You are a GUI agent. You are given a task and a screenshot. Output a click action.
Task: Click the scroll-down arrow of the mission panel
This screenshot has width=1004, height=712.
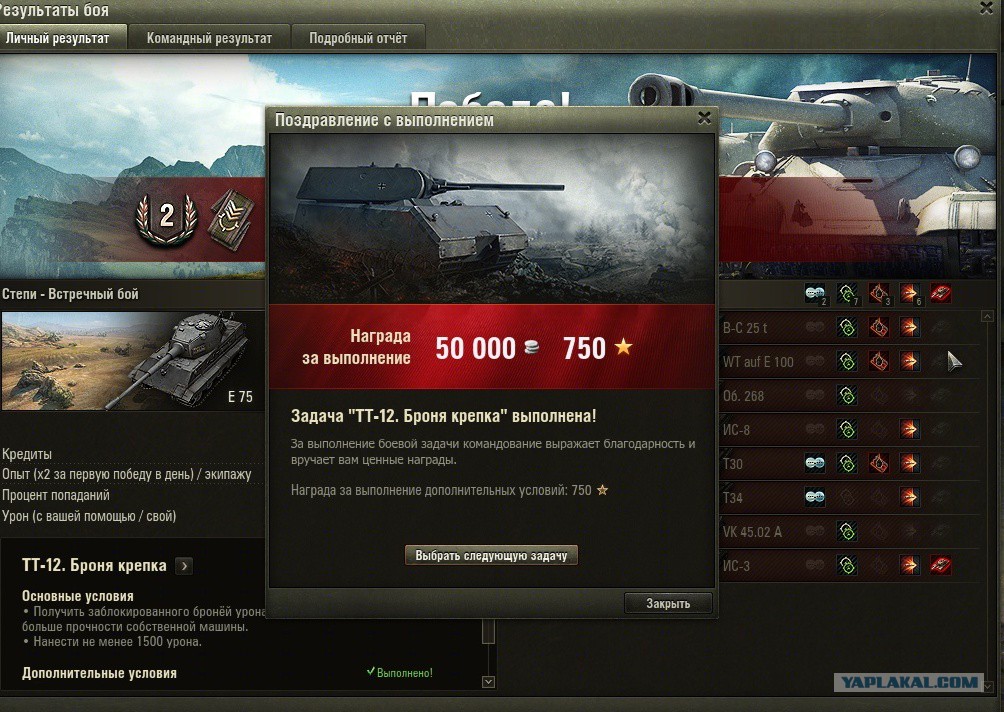[488, 682]
